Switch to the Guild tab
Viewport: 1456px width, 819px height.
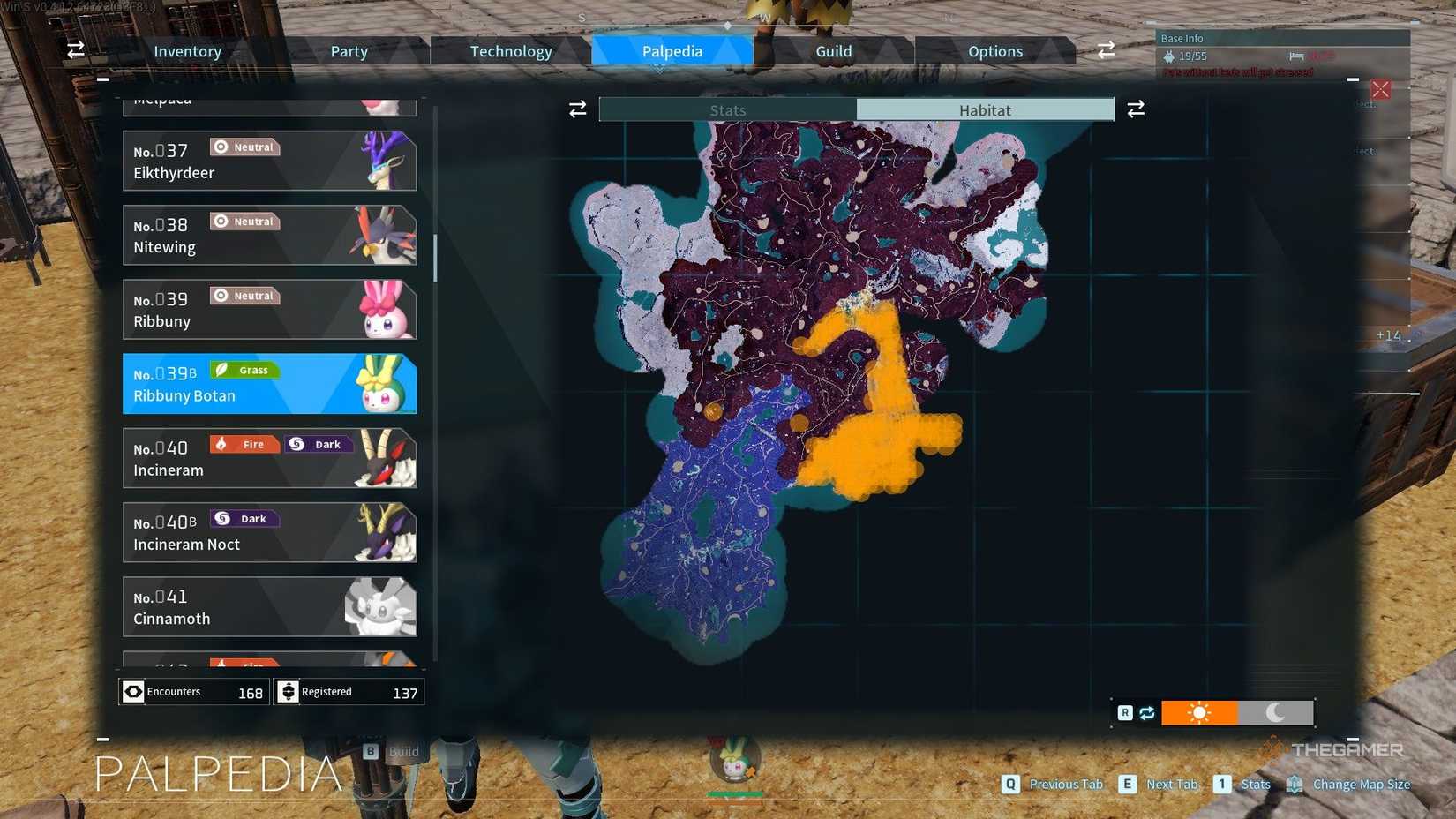[832, 50]
